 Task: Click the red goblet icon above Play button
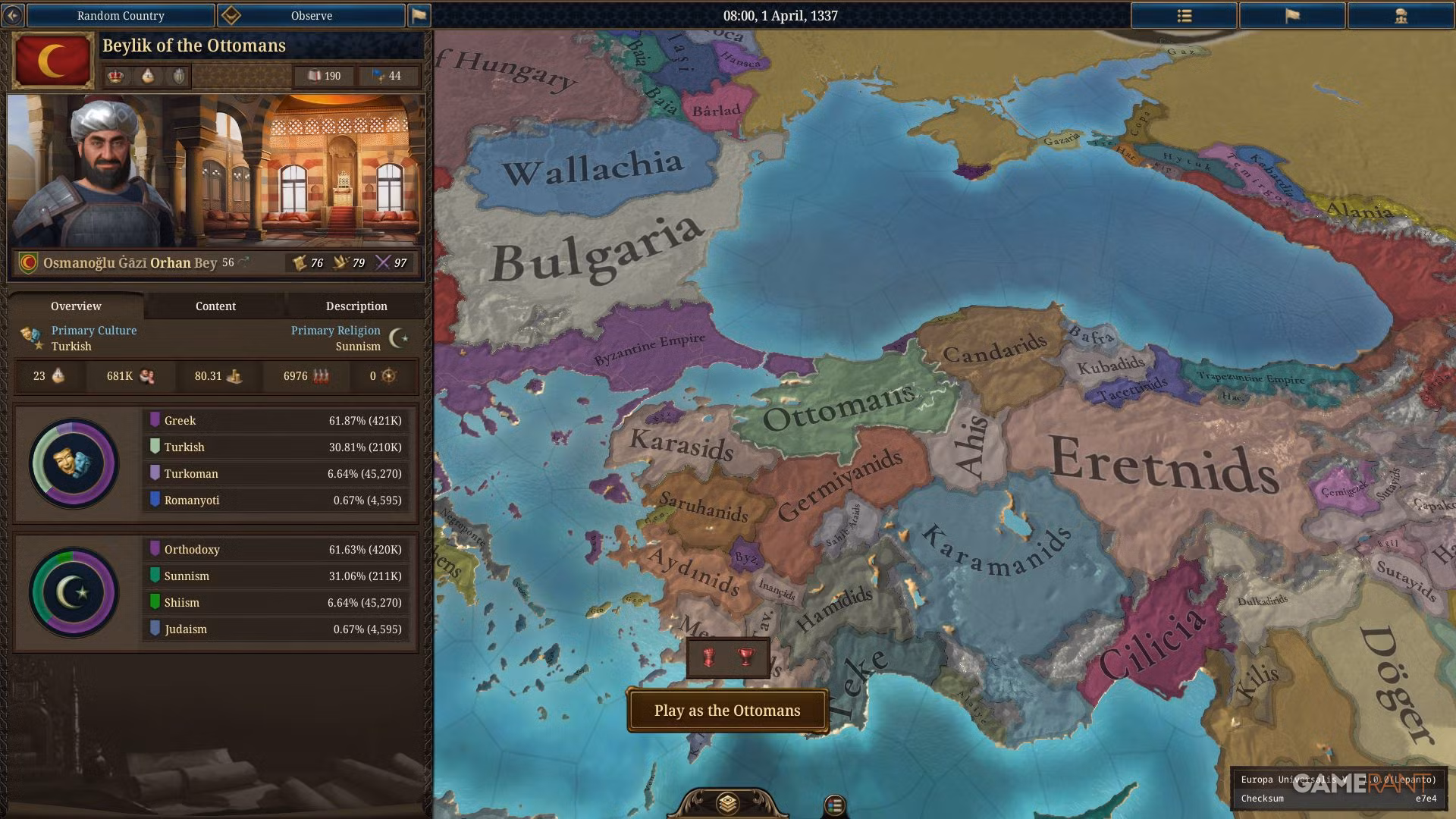click(746, 657)
